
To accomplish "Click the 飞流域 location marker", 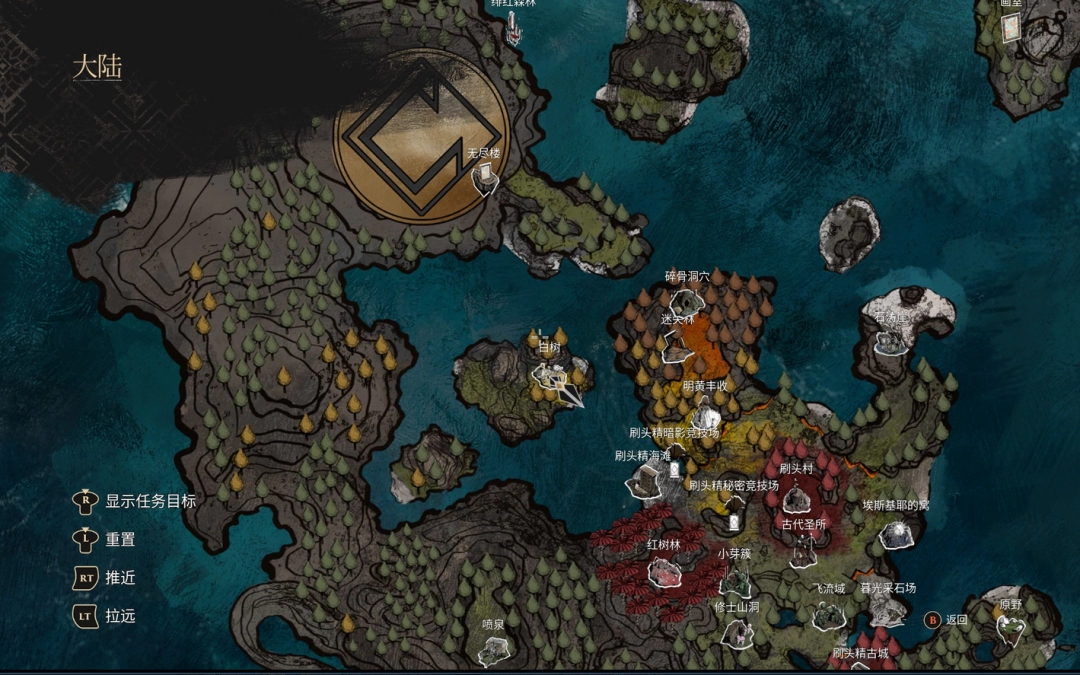I will [x=828, y=615].
